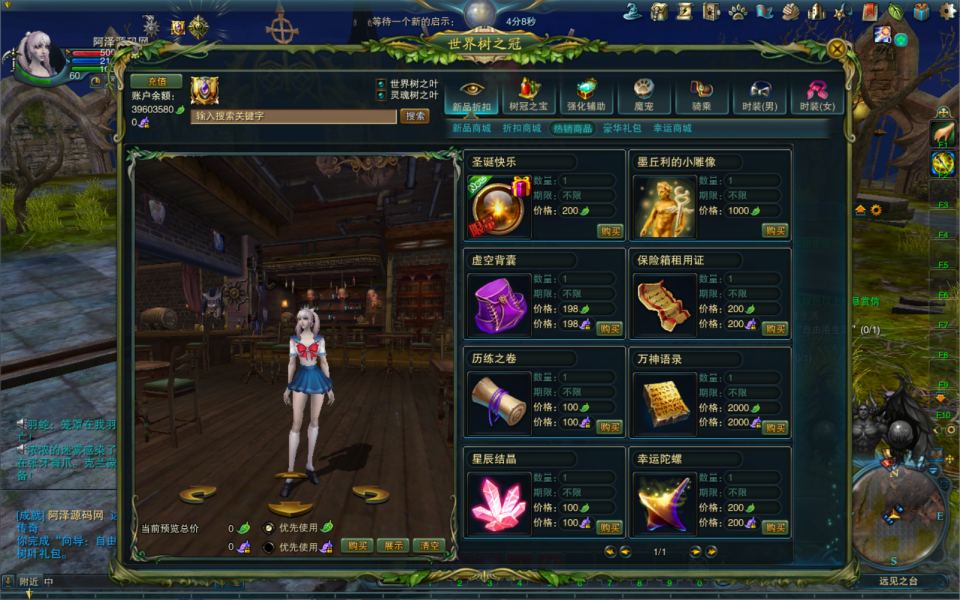Show the 新品商城 sub-category
Screen dimensions: 960x600
point(472,129)
